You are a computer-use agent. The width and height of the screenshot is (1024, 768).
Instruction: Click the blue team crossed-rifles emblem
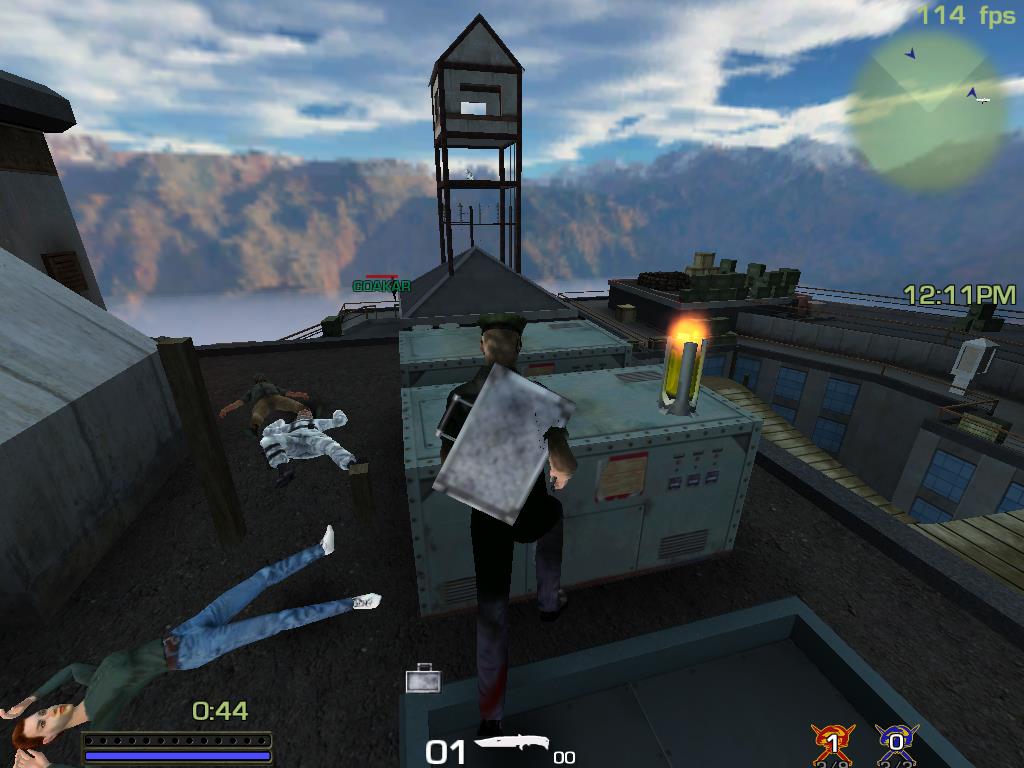point(896,745)
